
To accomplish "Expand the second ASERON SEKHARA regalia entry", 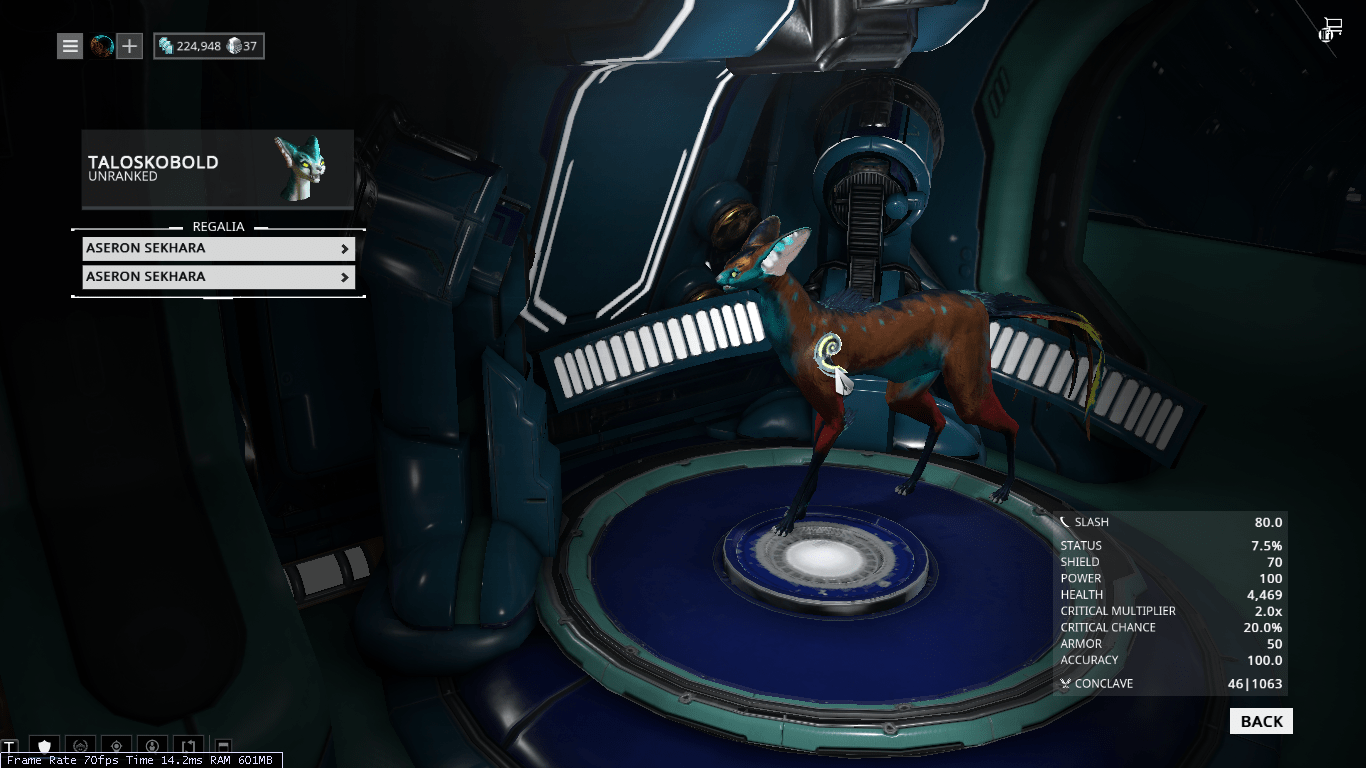I will tap(218, 276).
